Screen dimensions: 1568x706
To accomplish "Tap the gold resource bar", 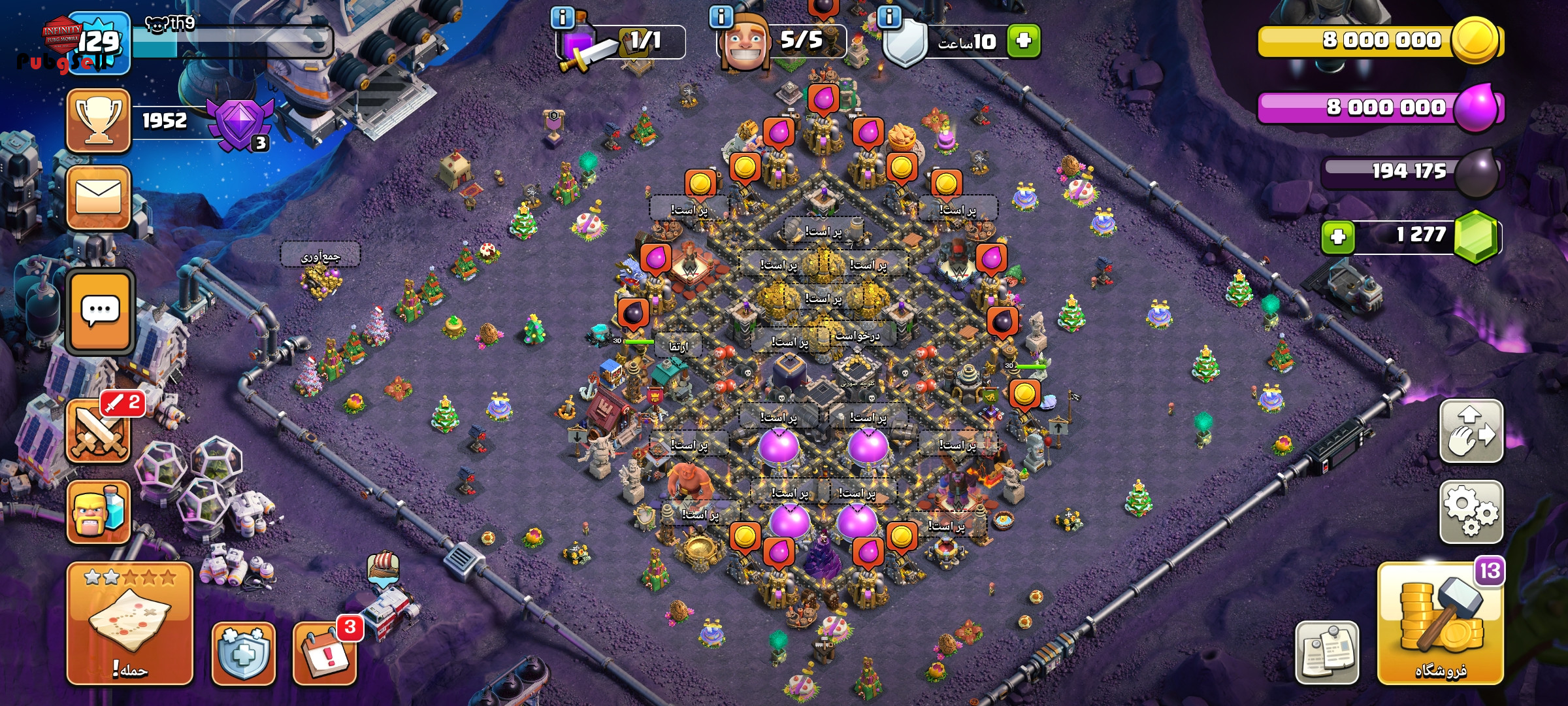I will [1379, 41].
